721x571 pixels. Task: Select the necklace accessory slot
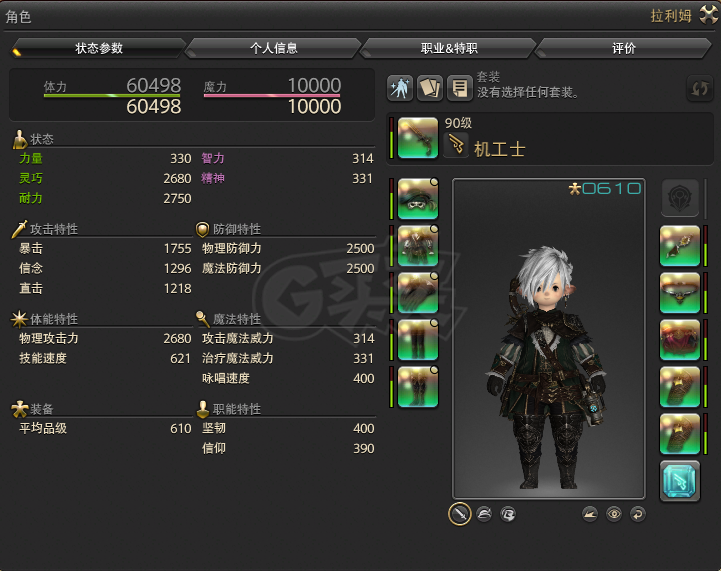679,292
